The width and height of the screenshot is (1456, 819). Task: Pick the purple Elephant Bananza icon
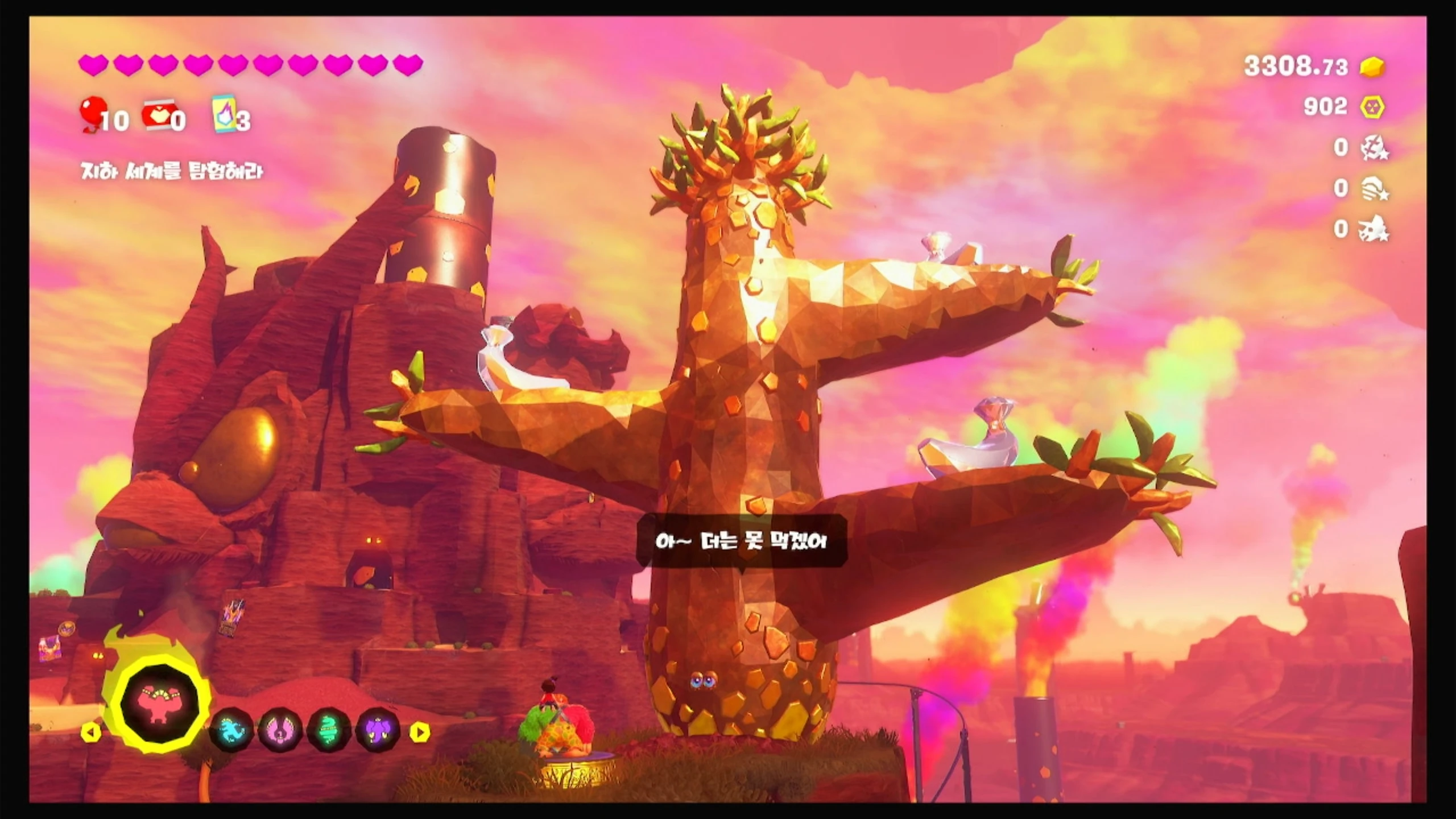(378, 731)
